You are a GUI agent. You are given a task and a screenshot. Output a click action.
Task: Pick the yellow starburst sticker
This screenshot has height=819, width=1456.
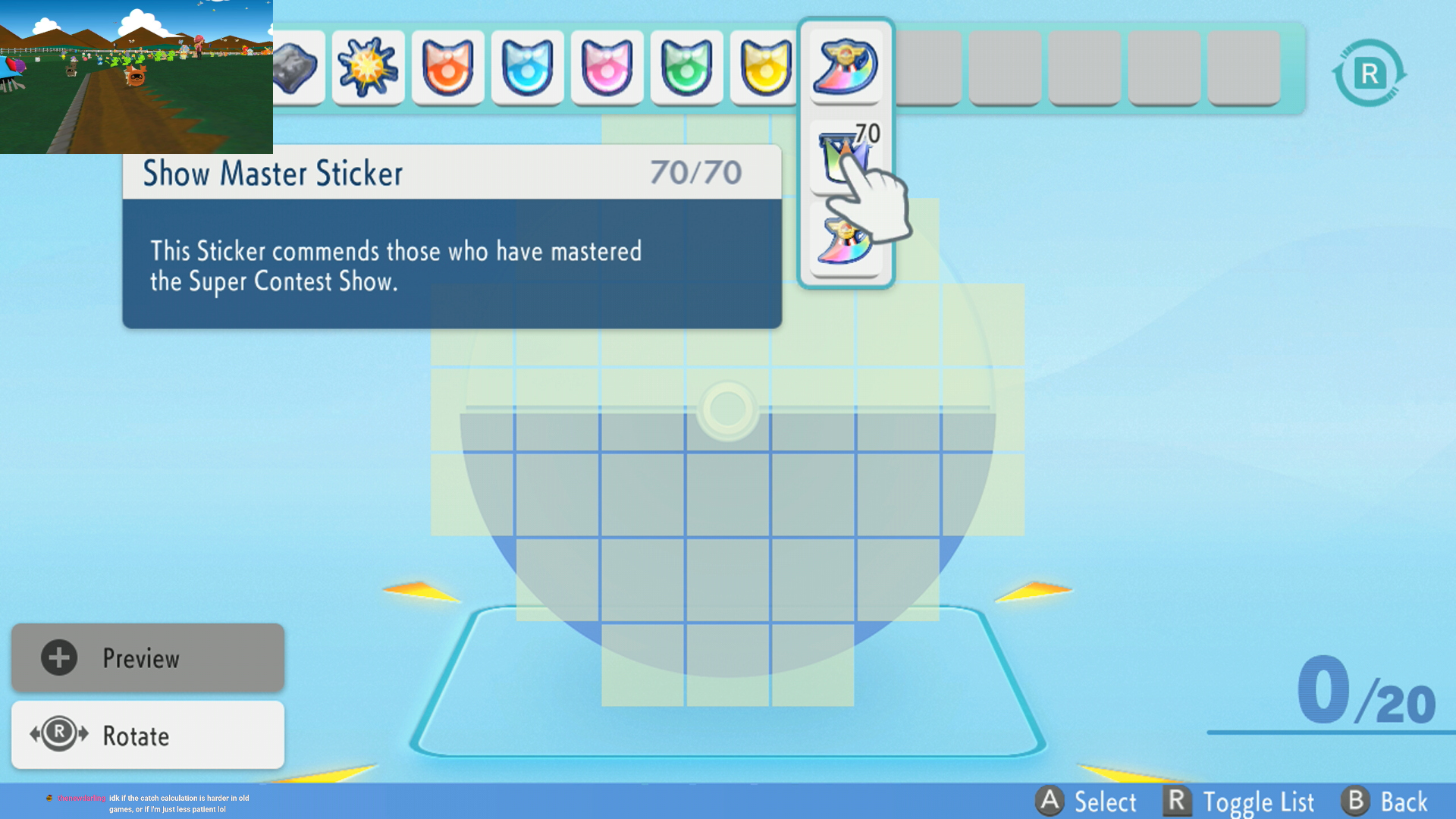click(368, 68)
